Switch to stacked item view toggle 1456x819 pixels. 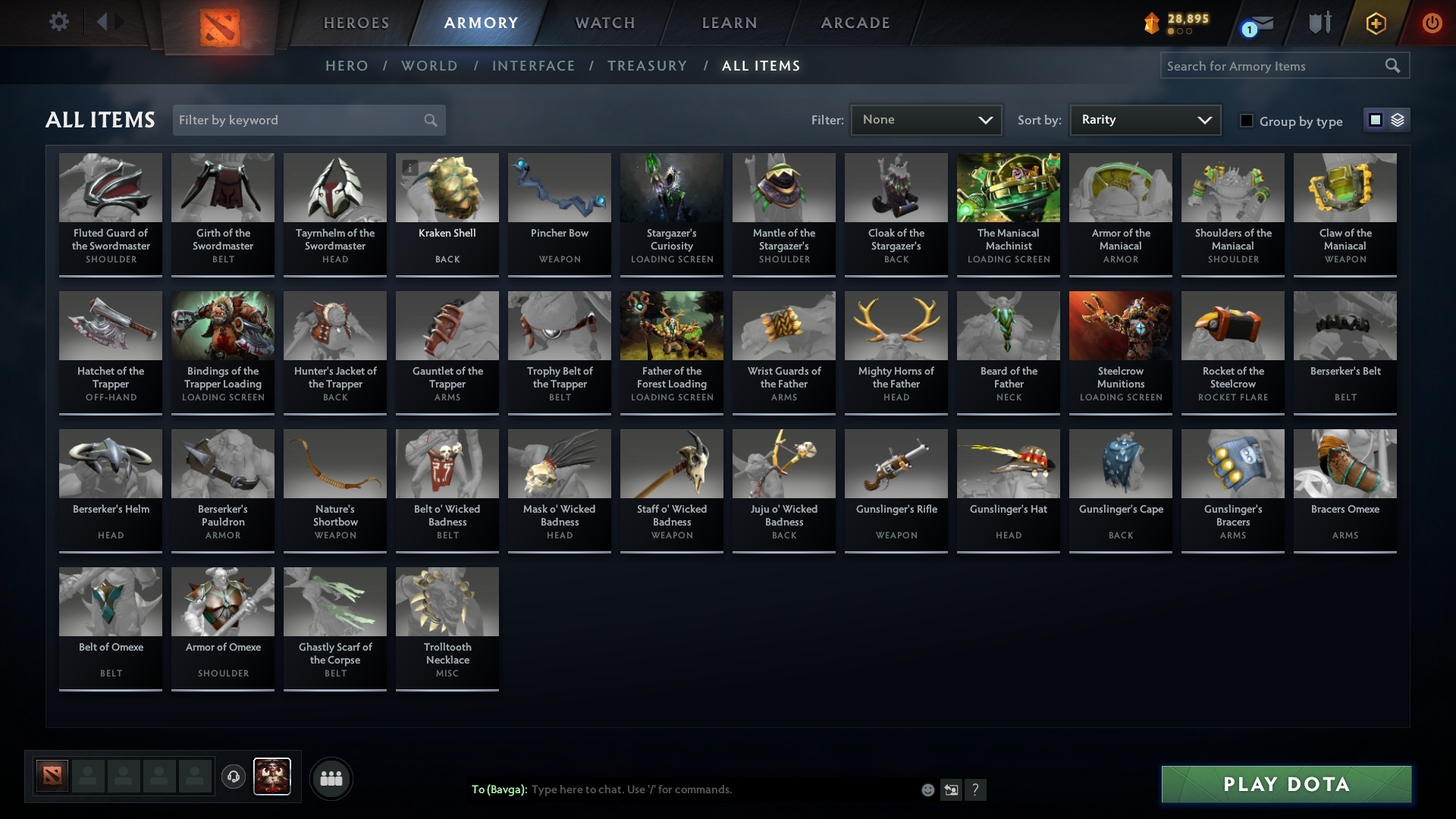(x=1396, y=120)
